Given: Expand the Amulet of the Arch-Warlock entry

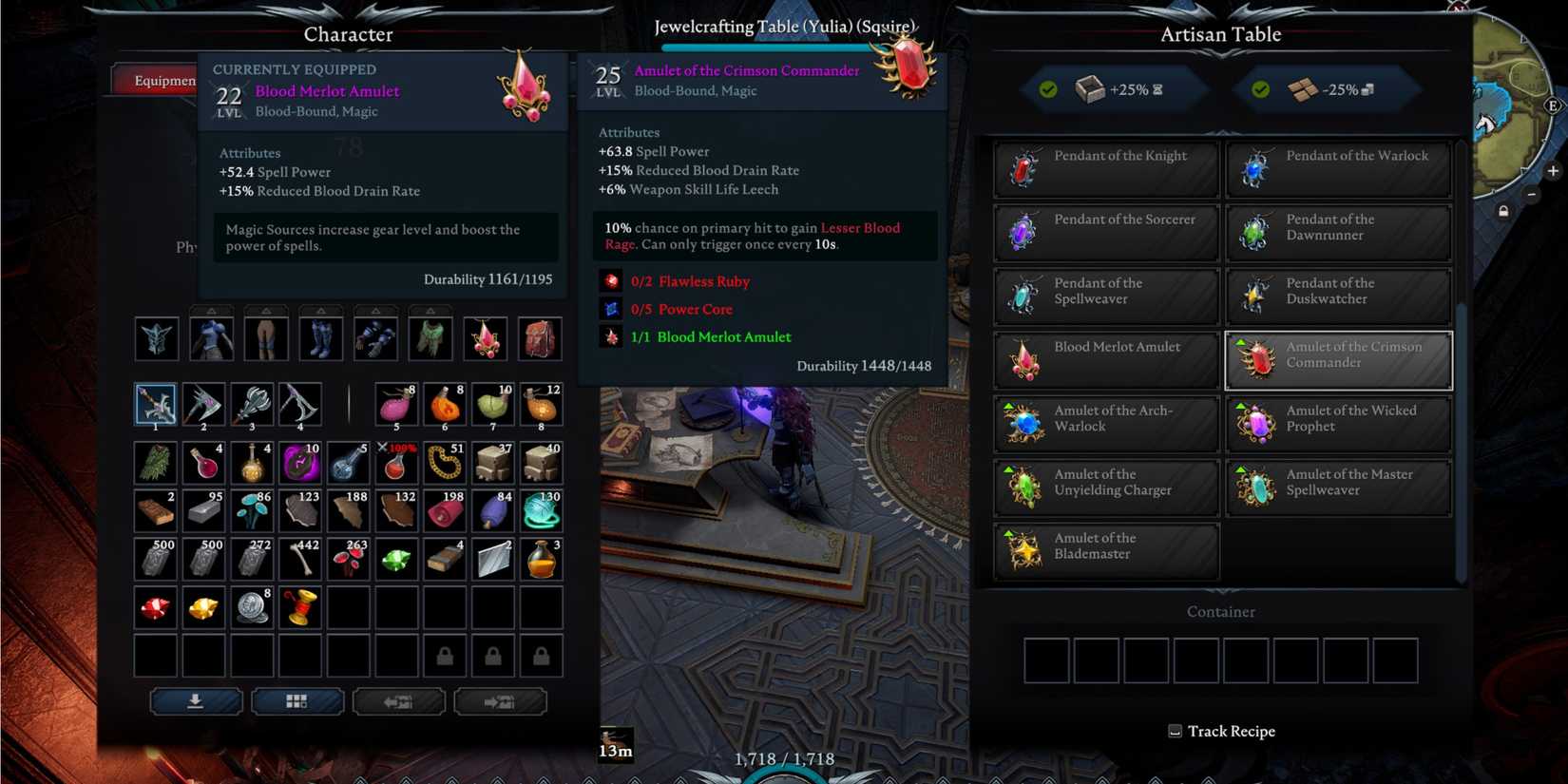Looking at the screenshot, I should point(1105,423).
